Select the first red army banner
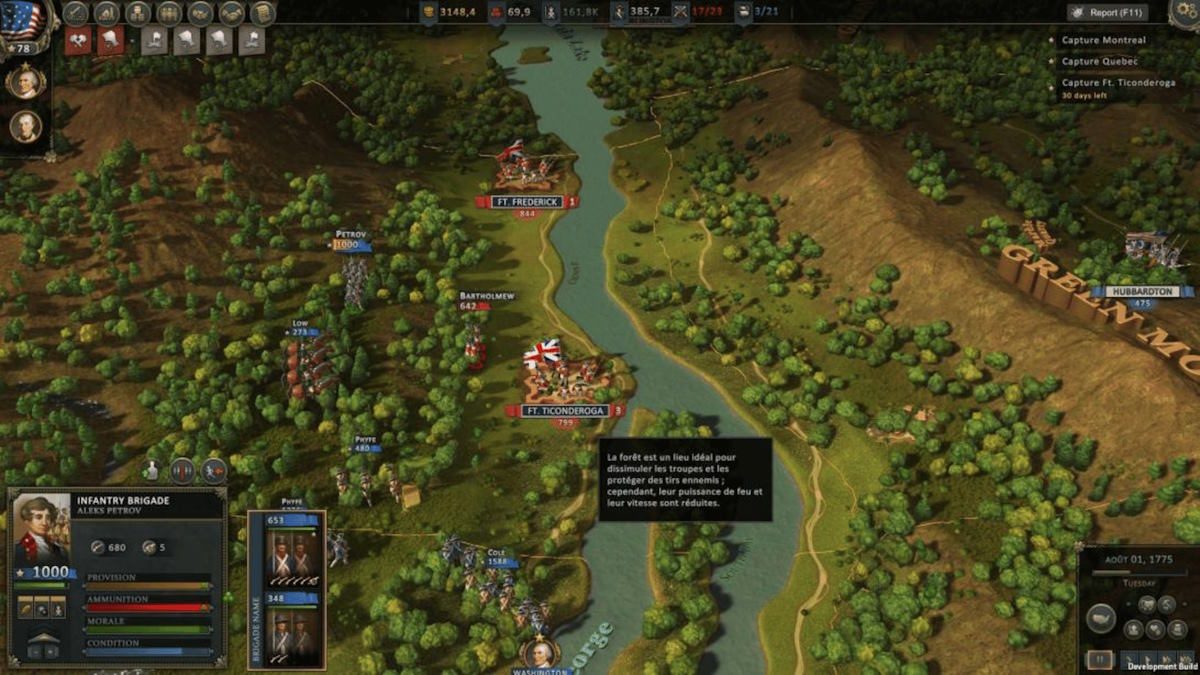1200x675 pixels. [x=79, y=40]
